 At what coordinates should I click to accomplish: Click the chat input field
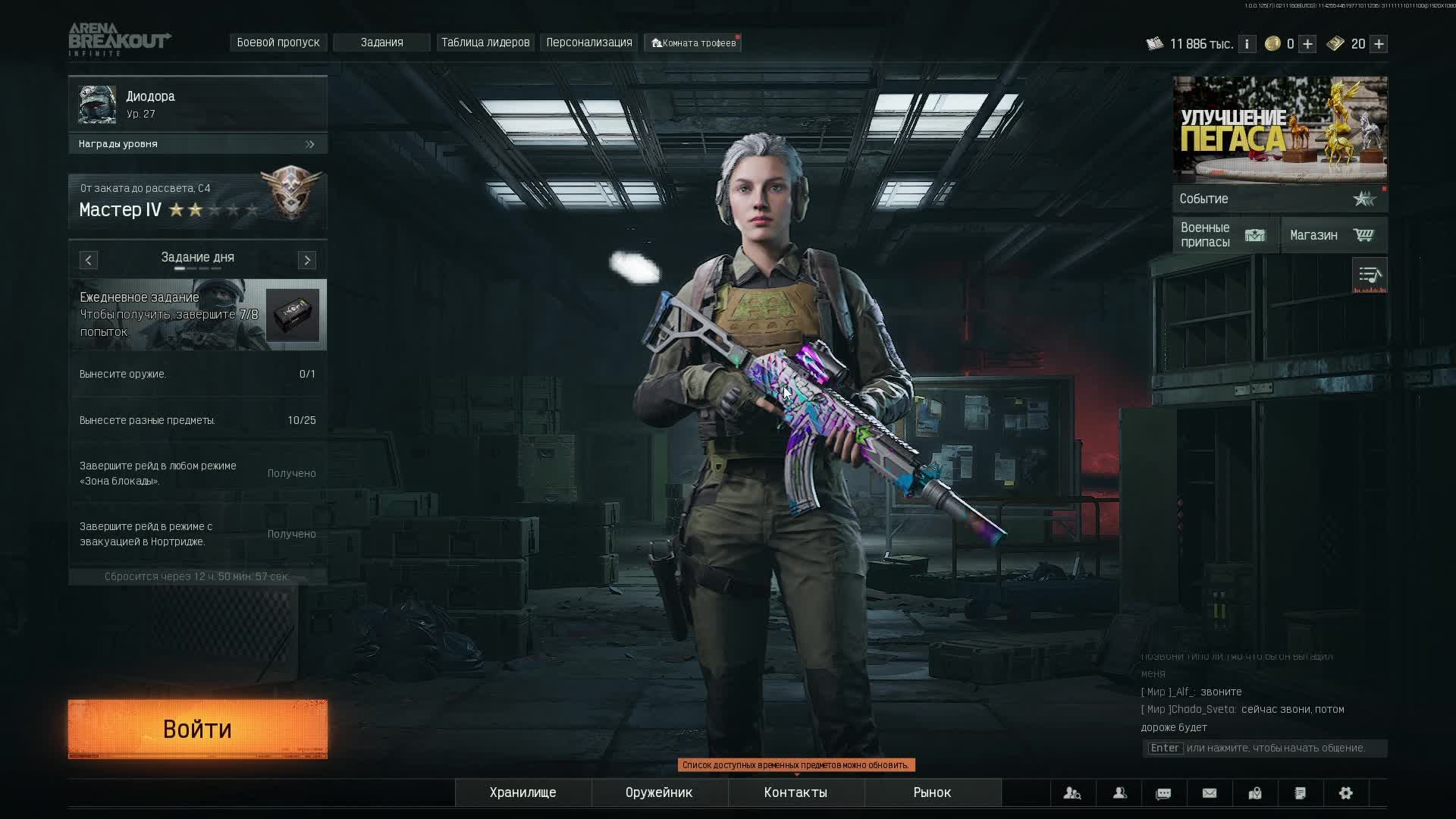point(1265,748)
